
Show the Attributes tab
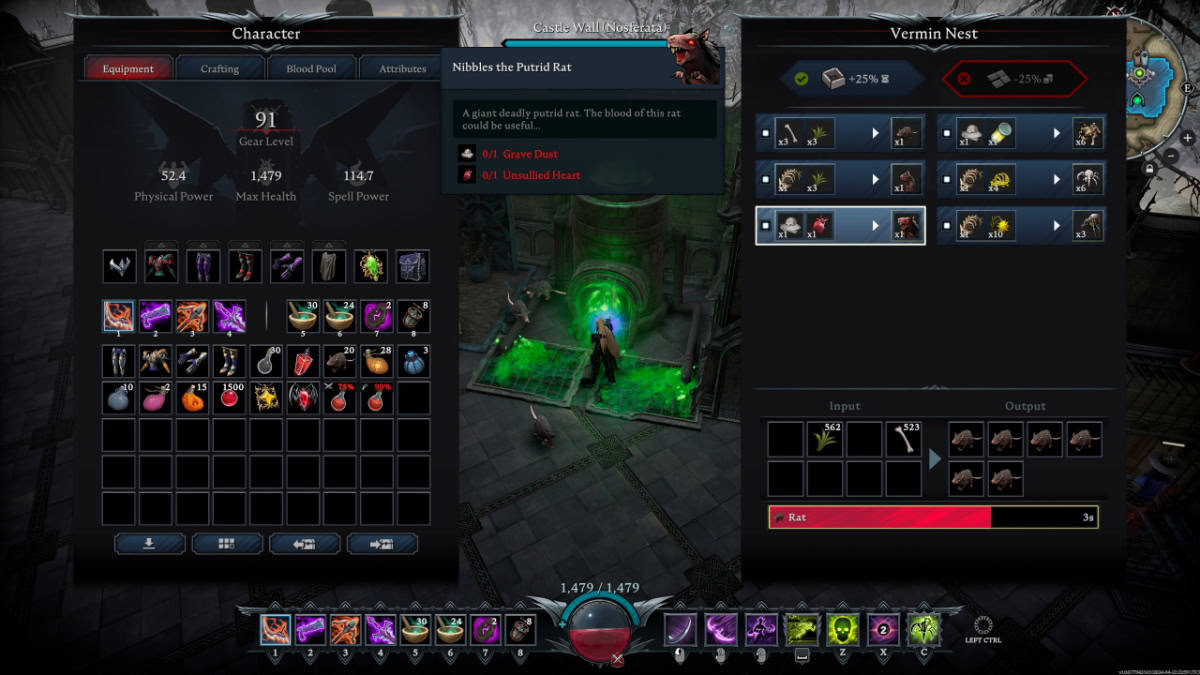coord(402,69)
